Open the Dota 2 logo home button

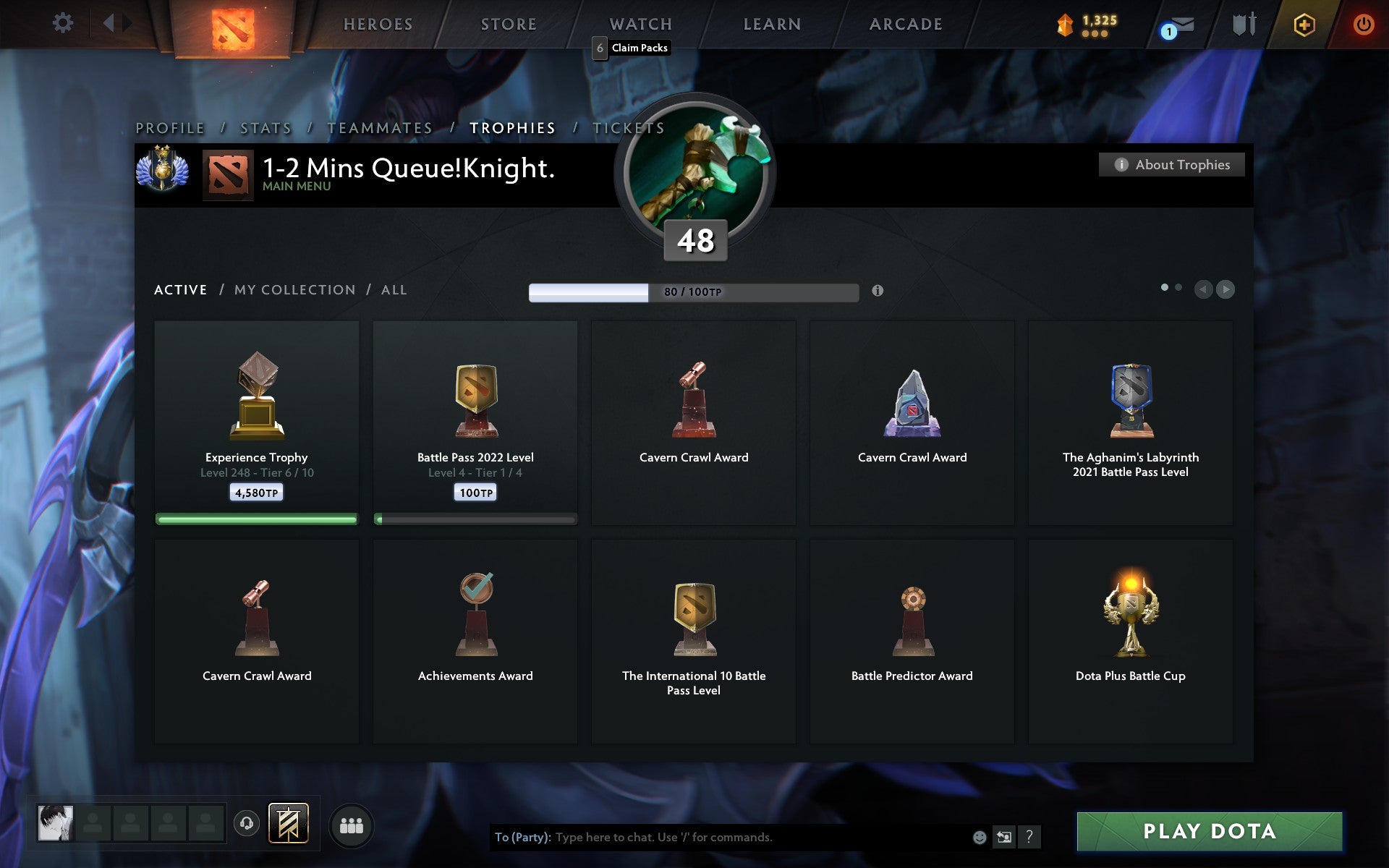click(233, 22)
